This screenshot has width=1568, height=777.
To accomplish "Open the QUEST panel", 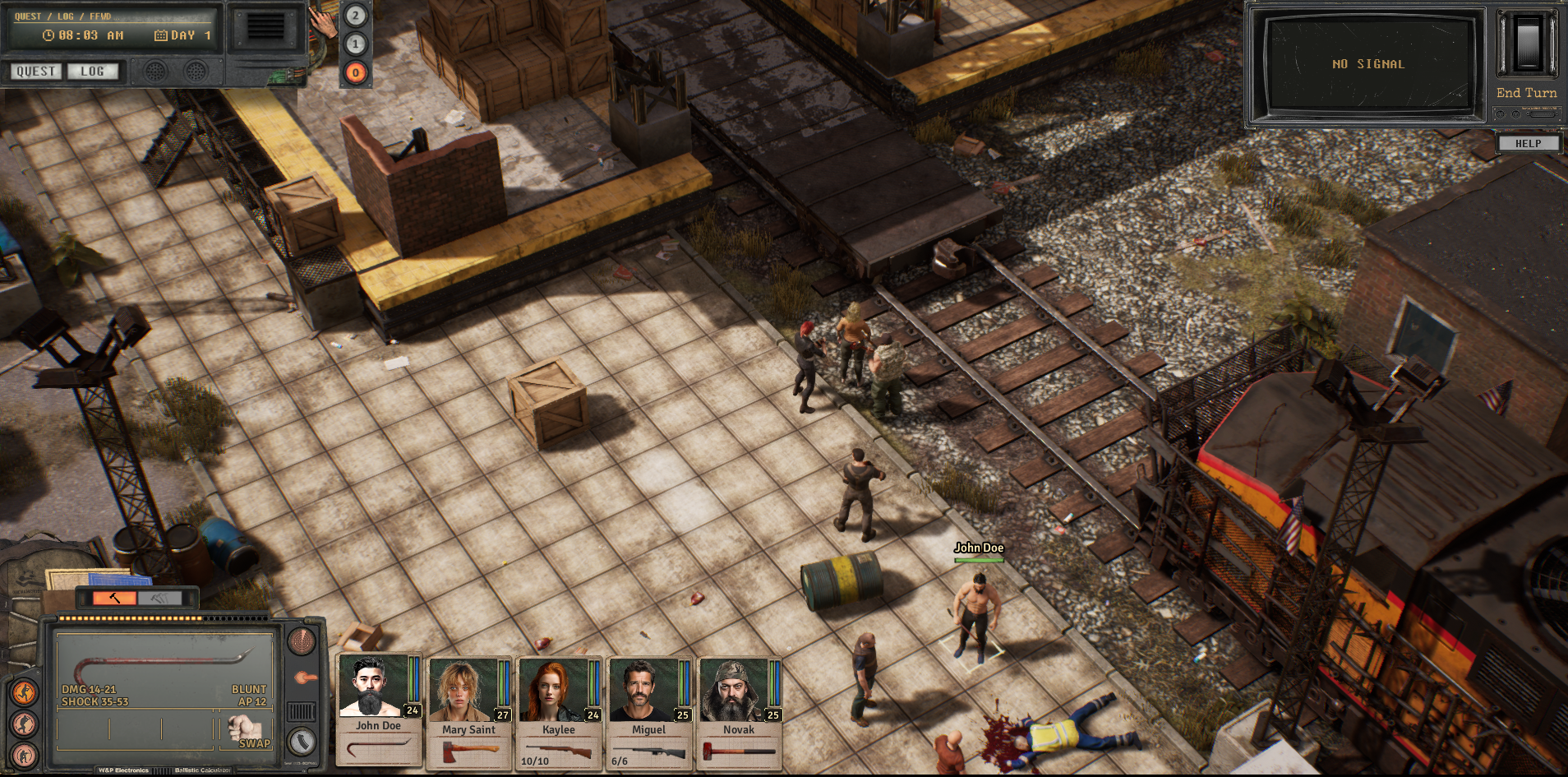I will point(35,72).
